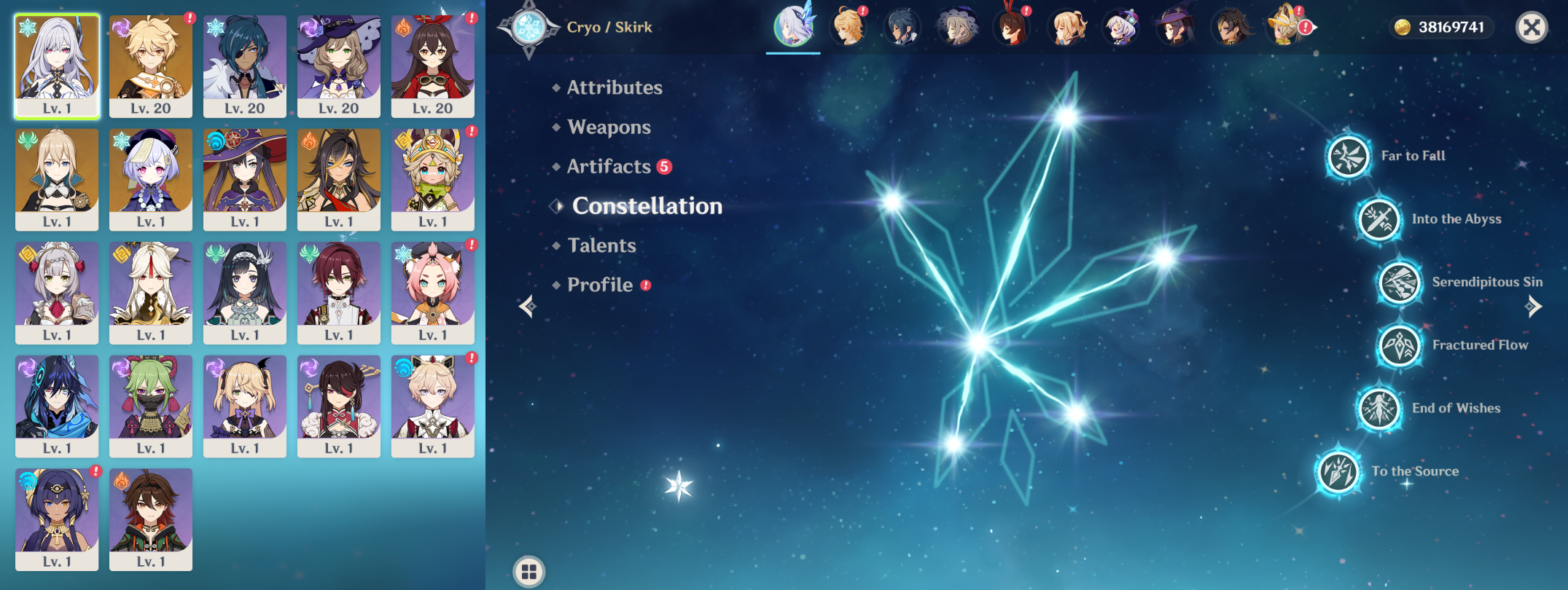Switch to the Talents section
Screen dimensions: 1568x590
[x=601, y=245]
